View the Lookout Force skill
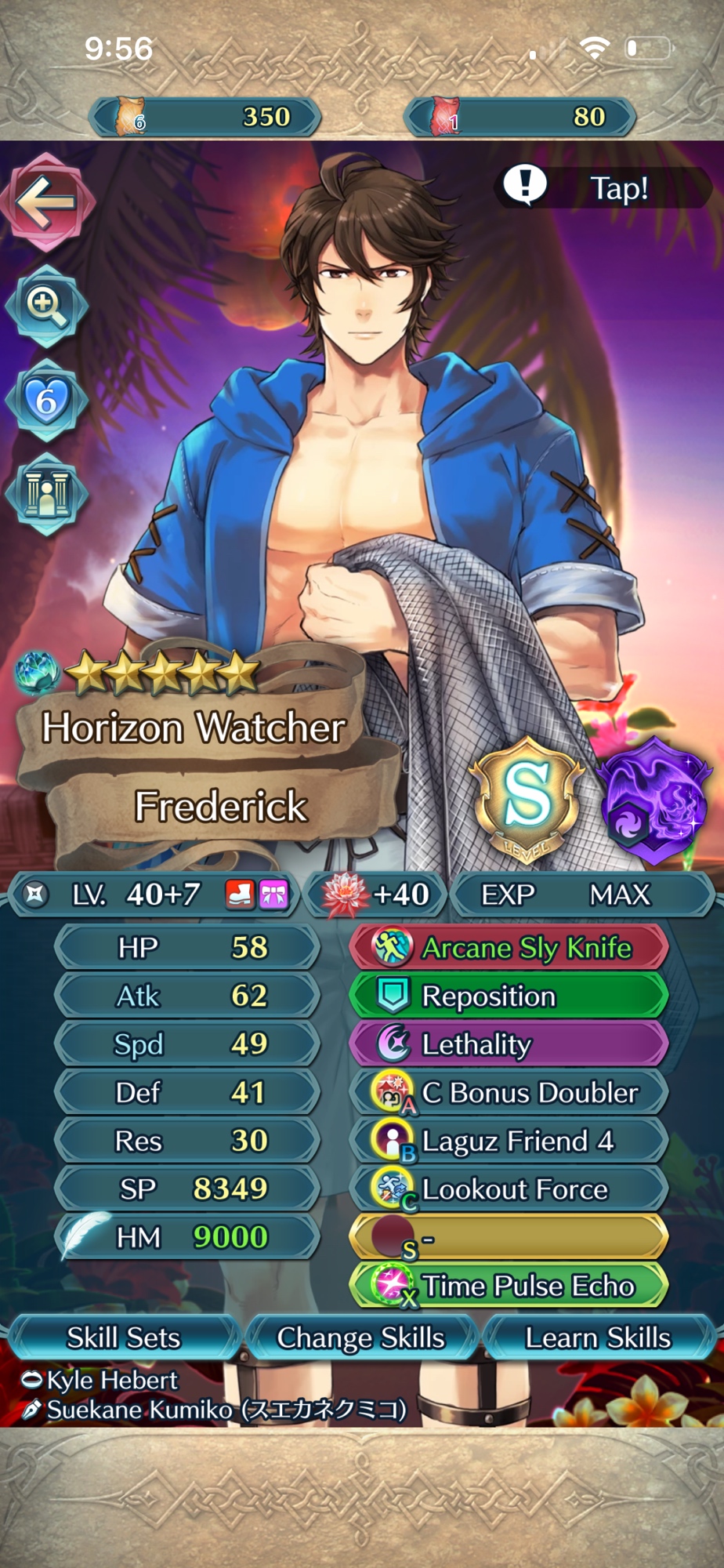Screen dimensions: 724x1568 point(509,1189)
